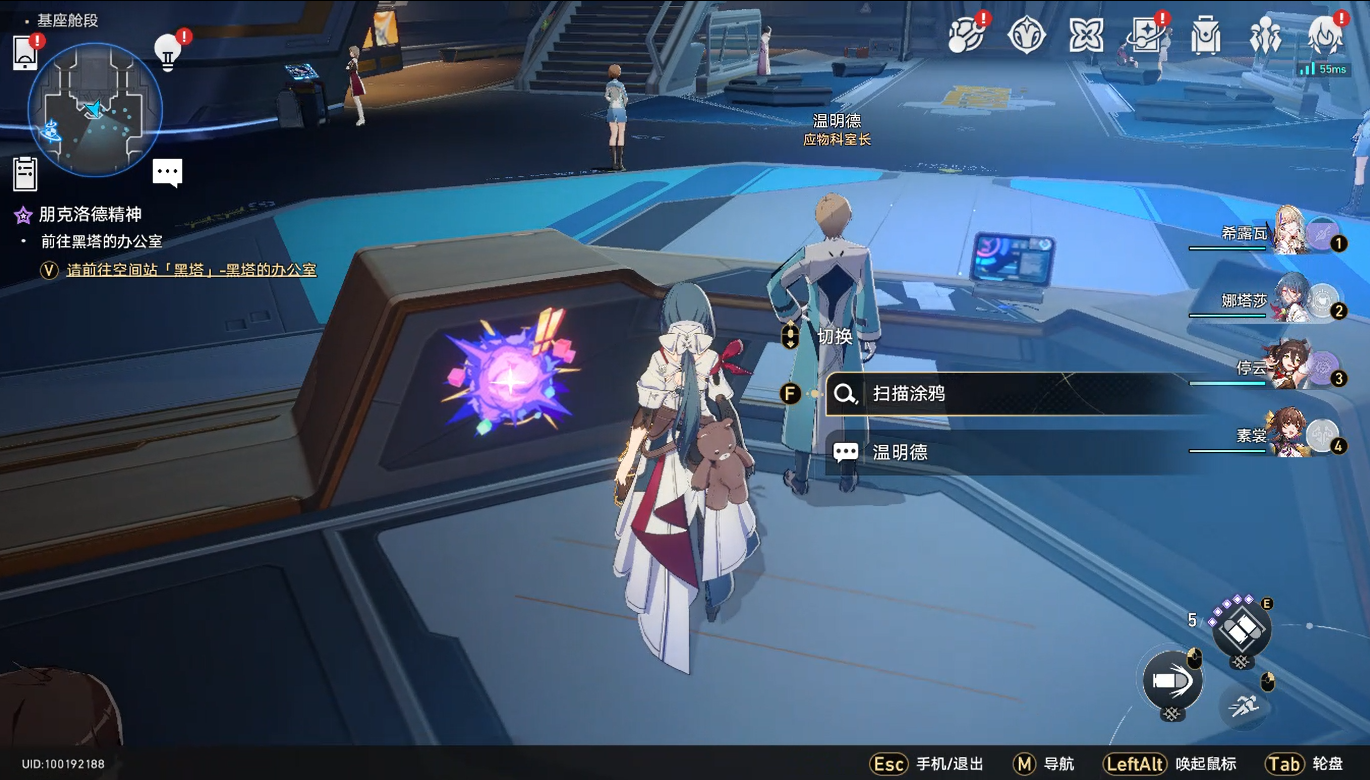Viewport: 1370px width, 780px height.
Task: Open the star card warp icon
Action: [1146, 36]
